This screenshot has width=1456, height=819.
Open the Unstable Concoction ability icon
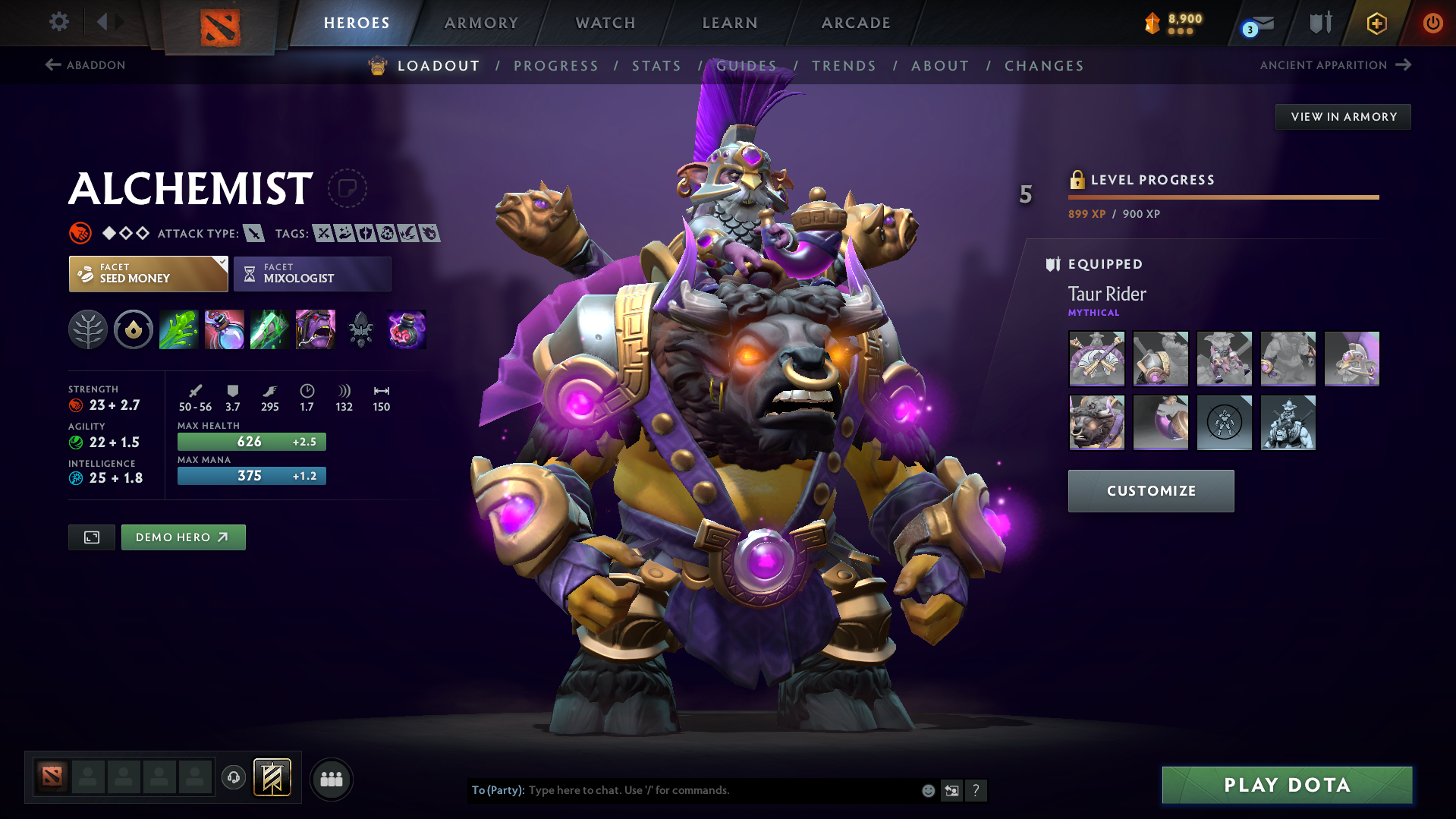click(224, 329)
